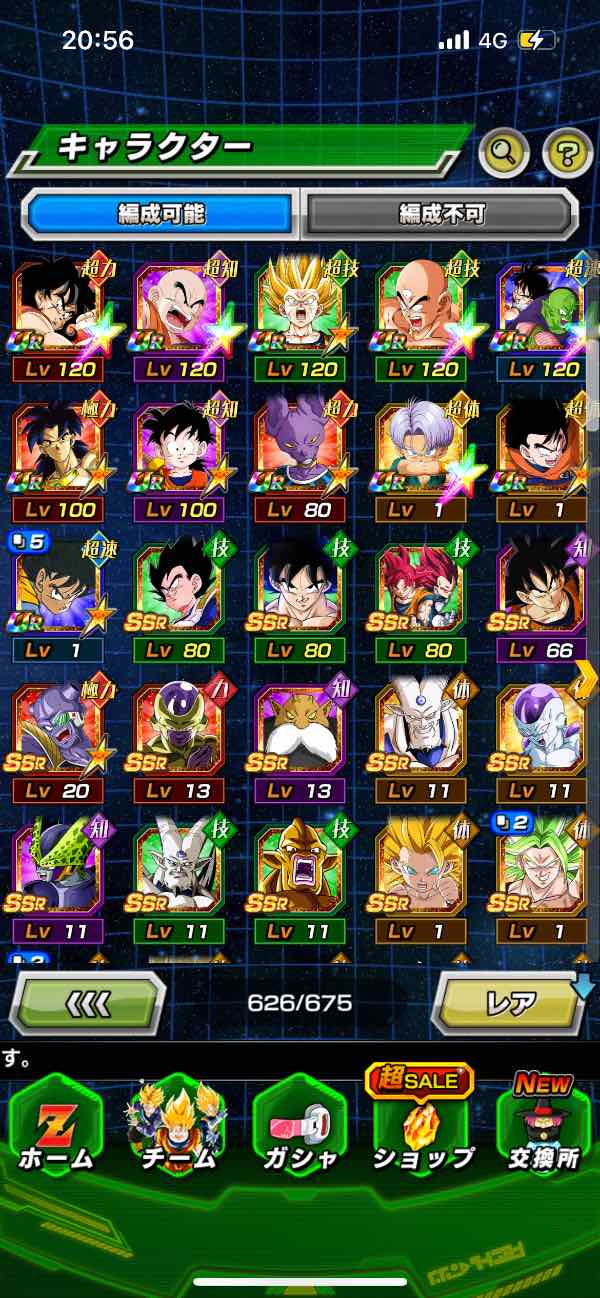Select the Trunks Lv 1 UR card

point(421,450)
